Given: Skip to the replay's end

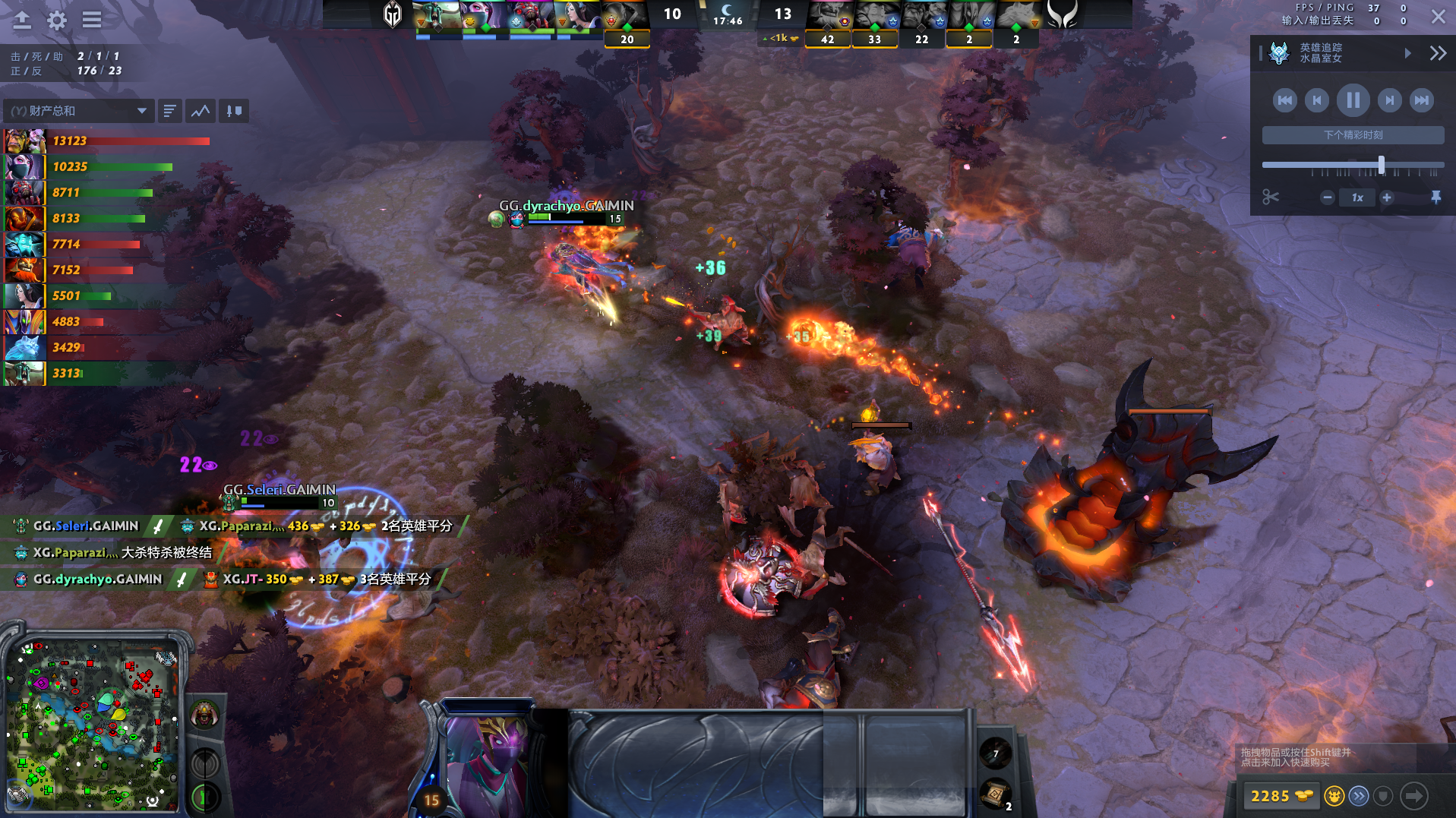Looking at the screenshot, I should pyautogui.click(x=1421, y=100).
